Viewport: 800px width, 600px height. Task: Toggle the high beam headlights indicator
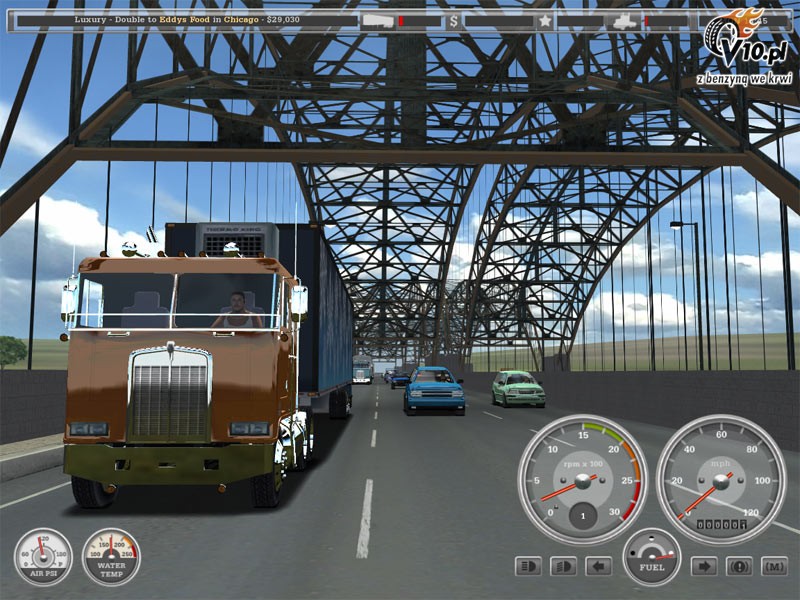[x=528, y=566]
